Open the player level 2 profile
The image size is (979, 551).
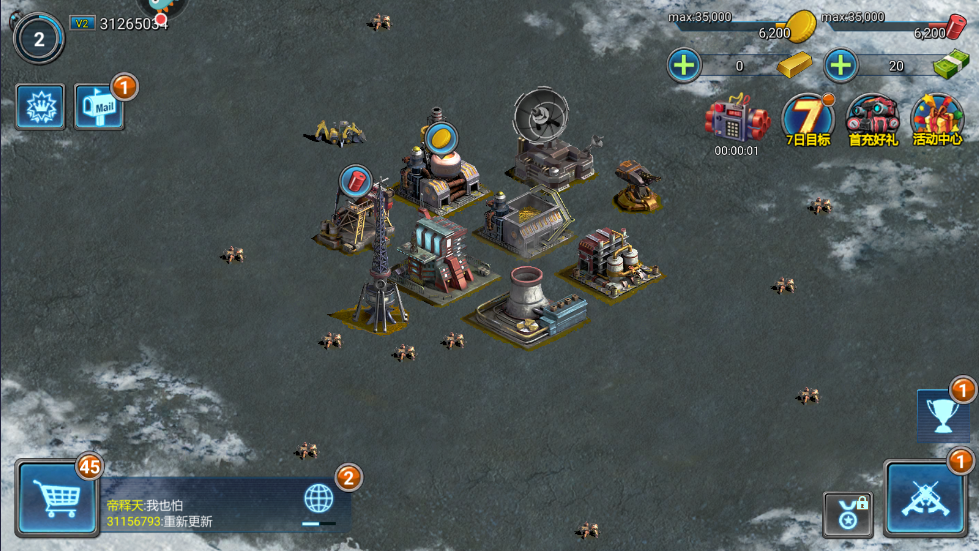click(x=38, y=39)
